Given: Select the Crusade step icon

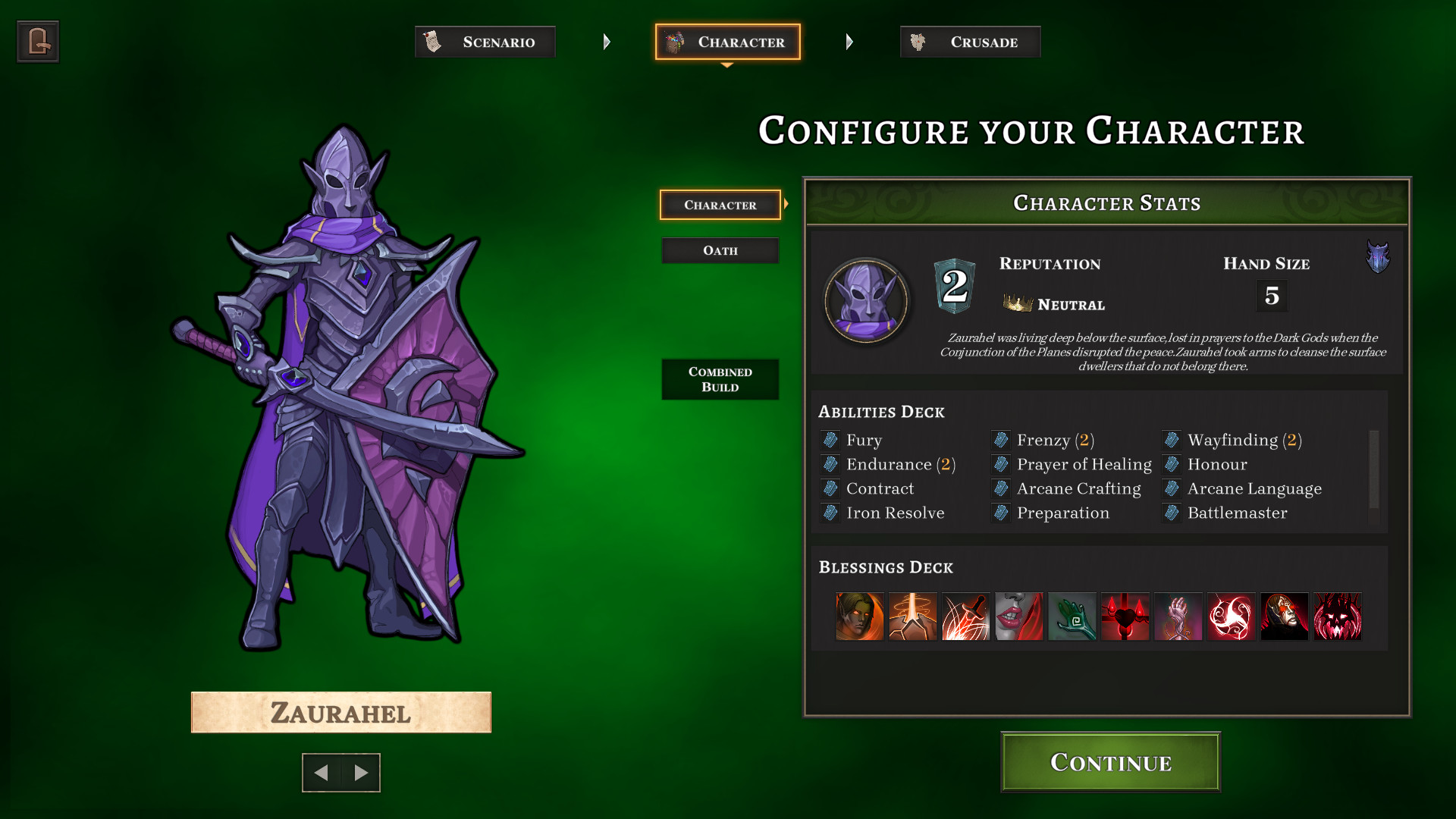Looking at the screenshot, I should pyautogui.click(x=919, y=42).
